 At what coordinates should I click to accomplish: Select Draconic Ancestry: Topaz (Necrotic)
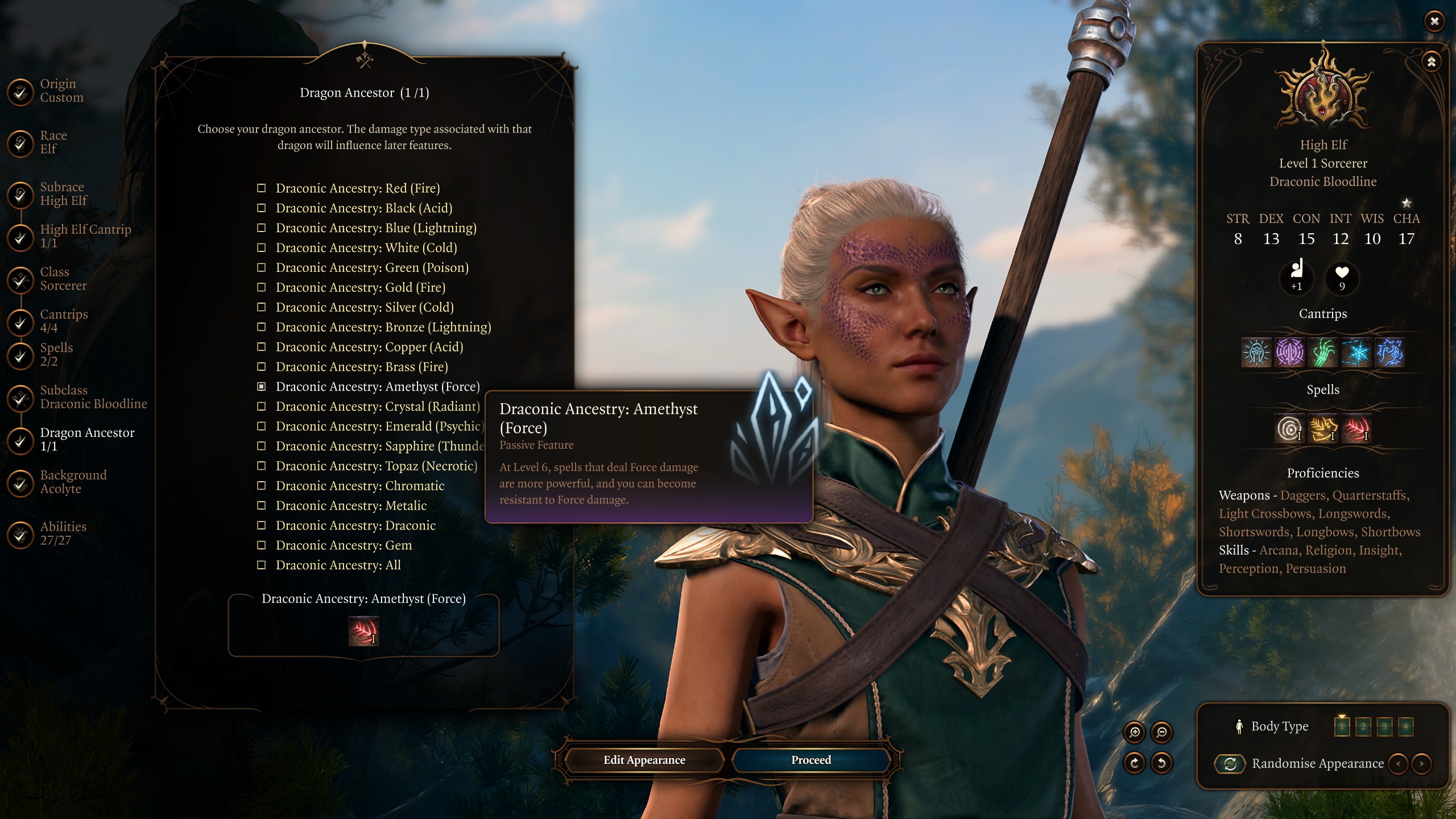pos(376,466)
